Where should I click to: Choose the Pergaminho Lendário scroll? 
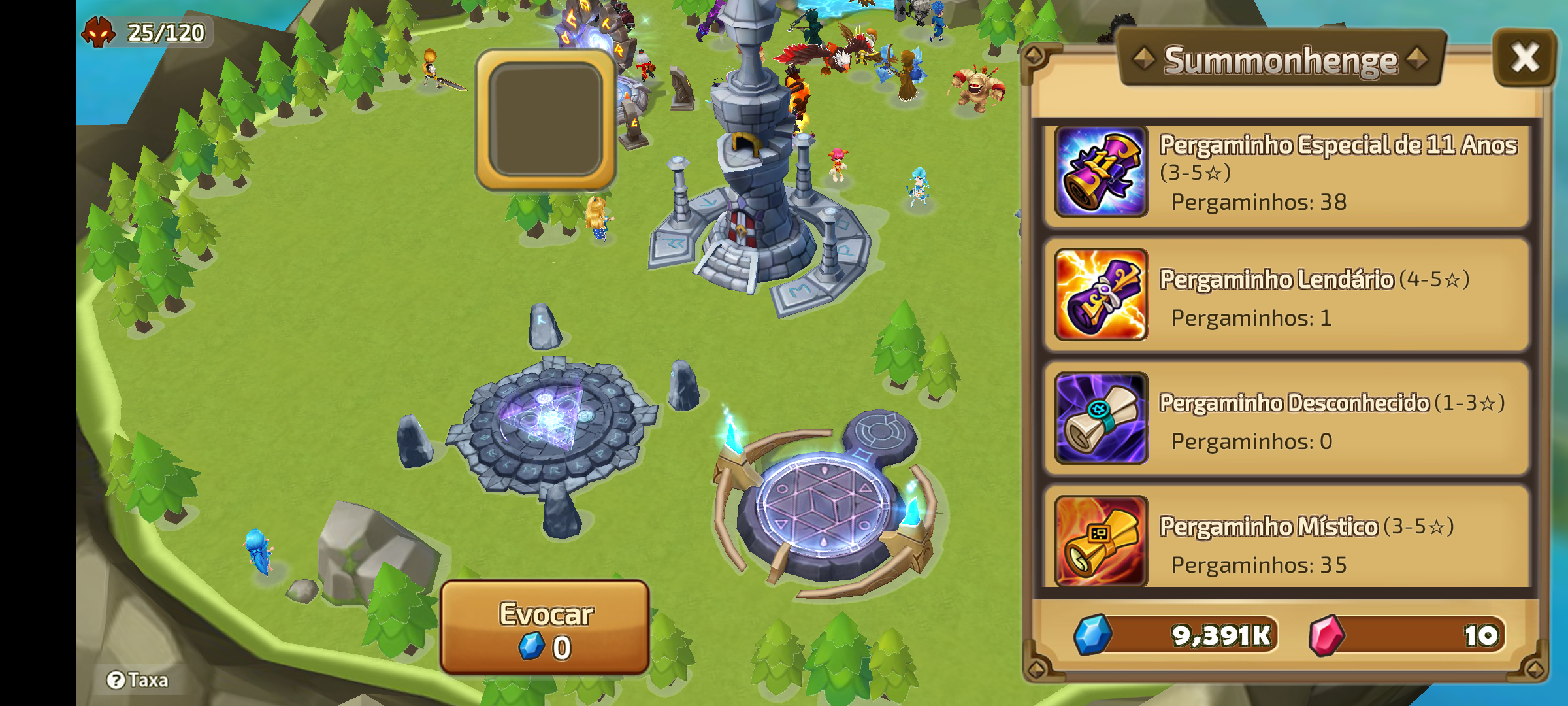coord(1286,295)
